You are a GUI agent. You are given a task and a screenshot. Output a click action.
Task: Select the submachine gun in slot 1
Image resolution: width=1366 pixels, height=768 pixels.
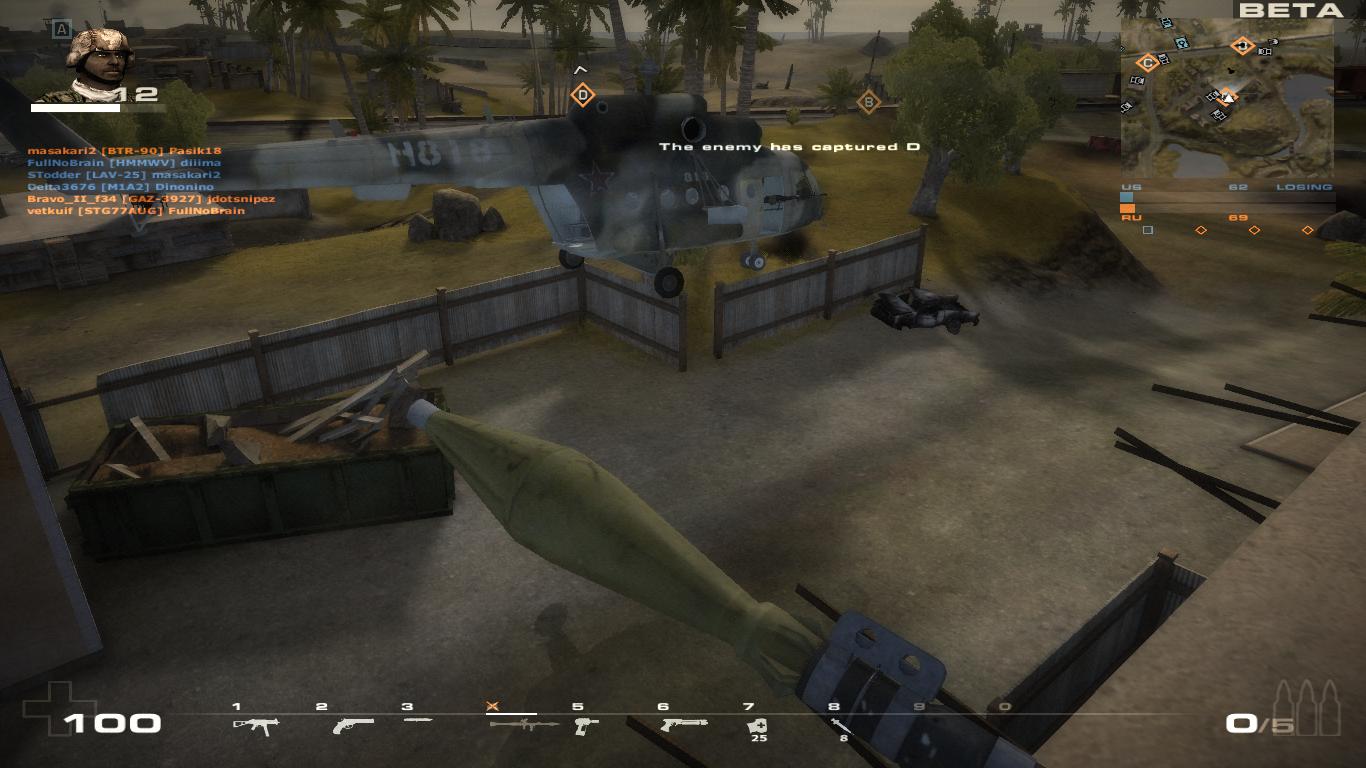click(255, 725)
